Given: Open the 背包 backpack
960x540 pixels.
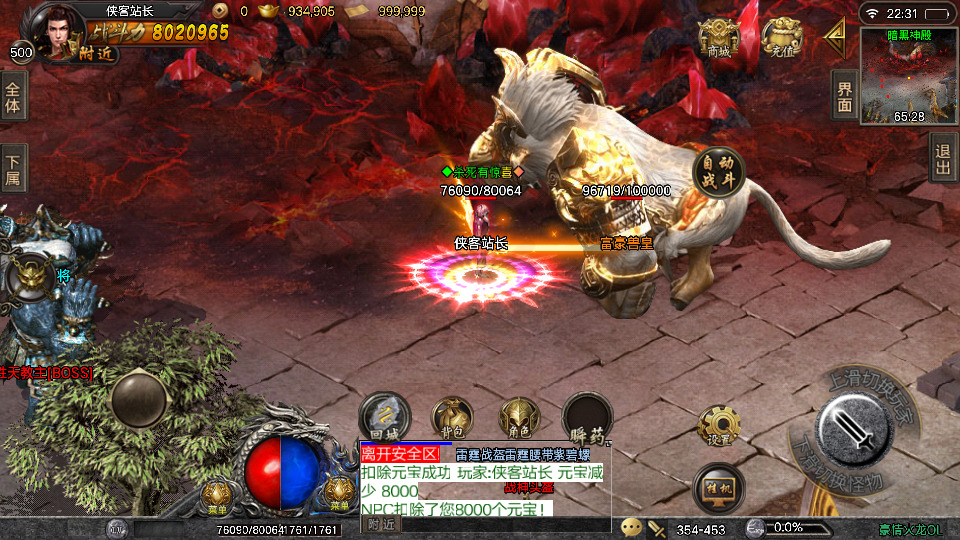Looking at the screenshot, I should (452, 417).
